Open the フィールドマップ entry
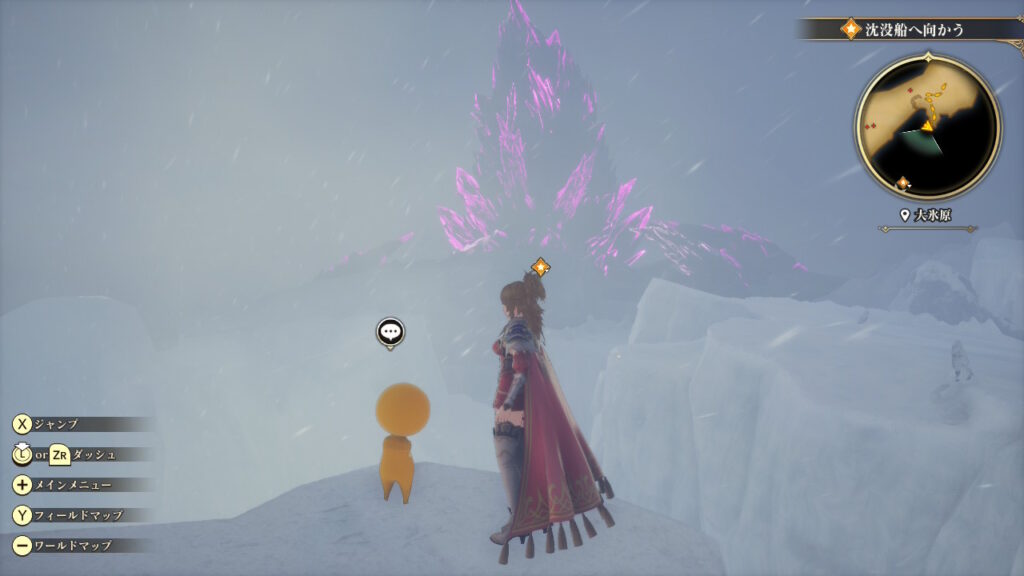Viewport: 1024px width, 576px height. pyautogui.click(x=78, y=515)
